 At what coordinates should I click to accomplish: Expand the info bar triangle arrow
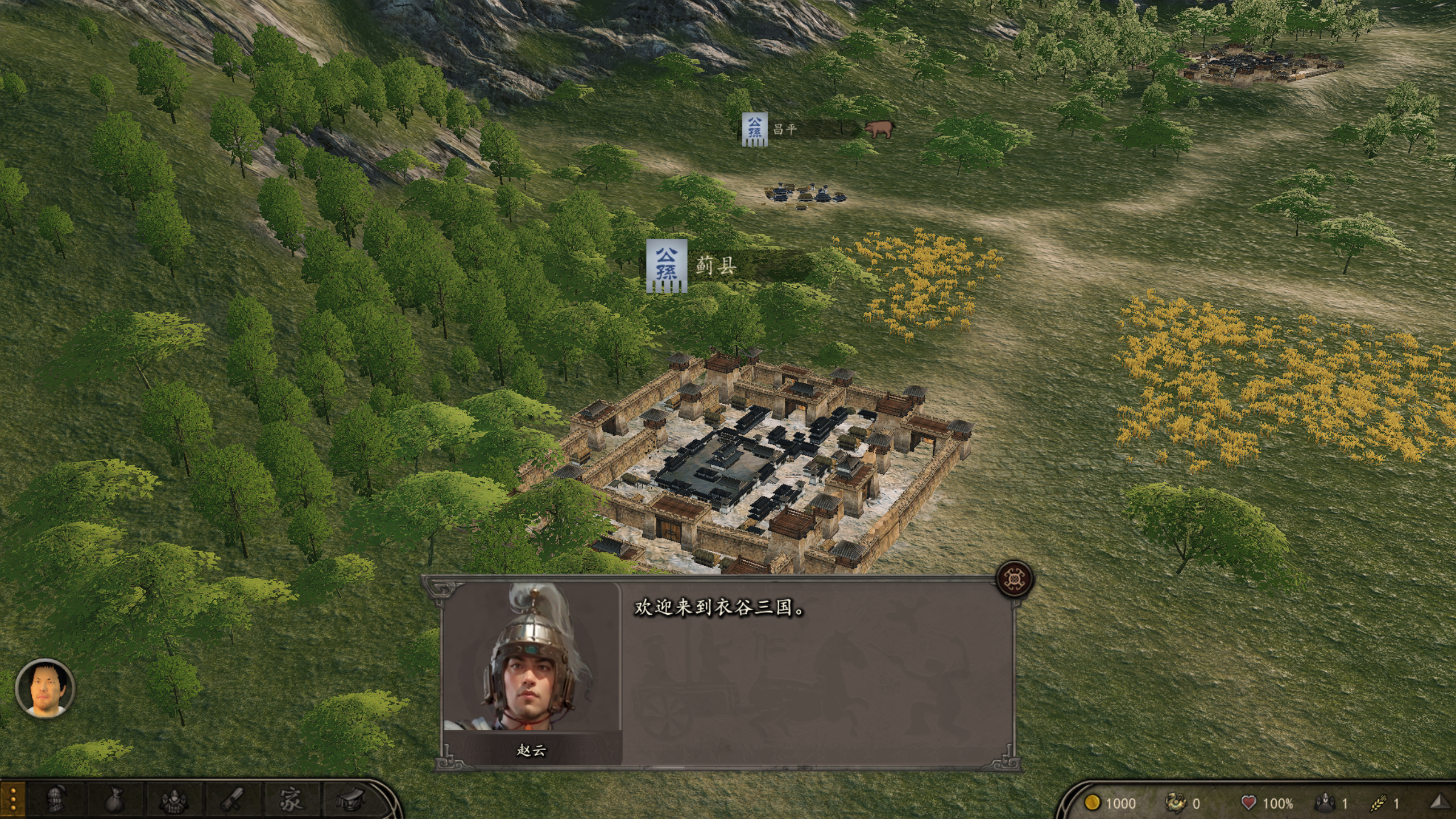1440,802
